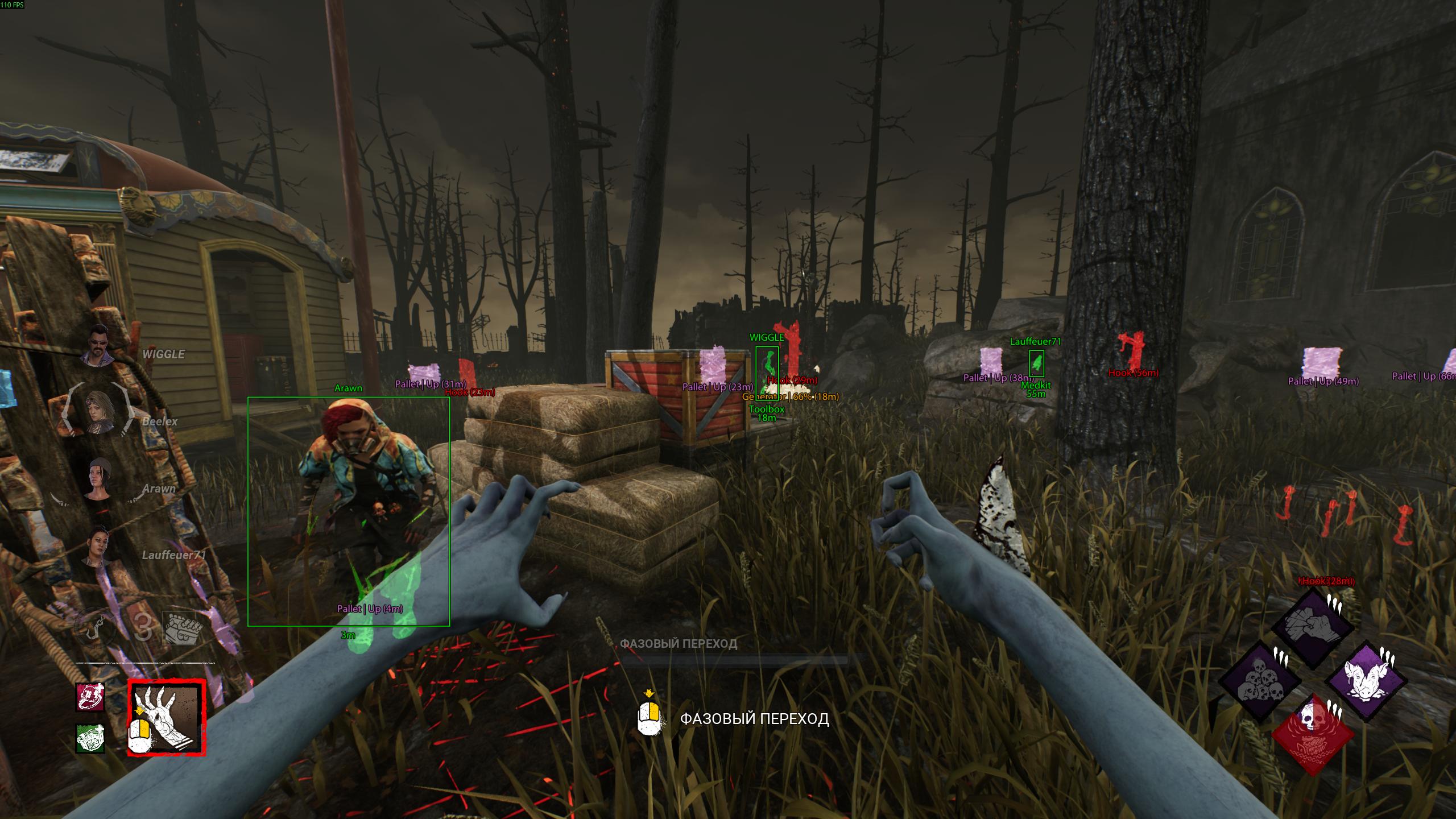Select the green wristwatch add-on icon
The width and height of the screenshot is (1456, 819).
click(90, 738)
